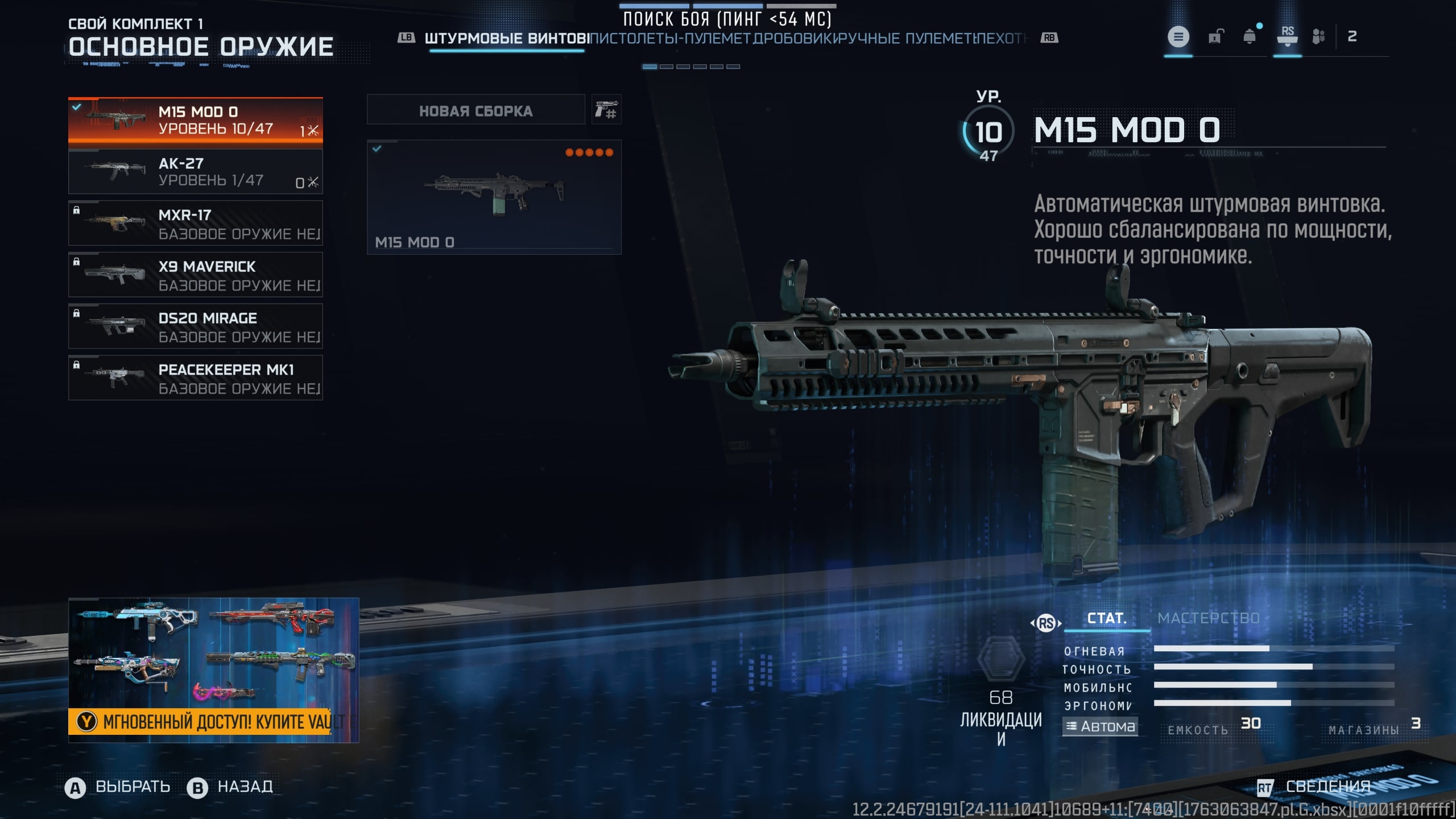Image resolution: width=1456 pixels, height=819 pixels.
Task: Switch to Штурмовые винтовки tab
Action: pyautogui.click(x=506, y=39)
